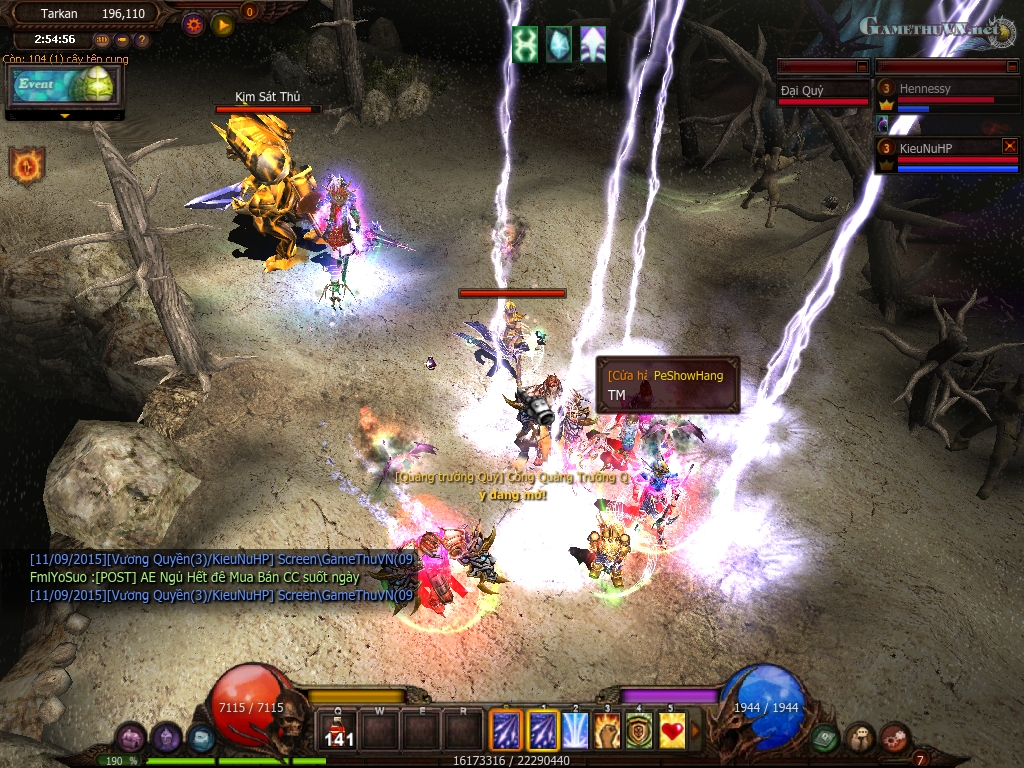Open the orange gear settings button
The image size is (1024, 768).
[x=194, y=24]
